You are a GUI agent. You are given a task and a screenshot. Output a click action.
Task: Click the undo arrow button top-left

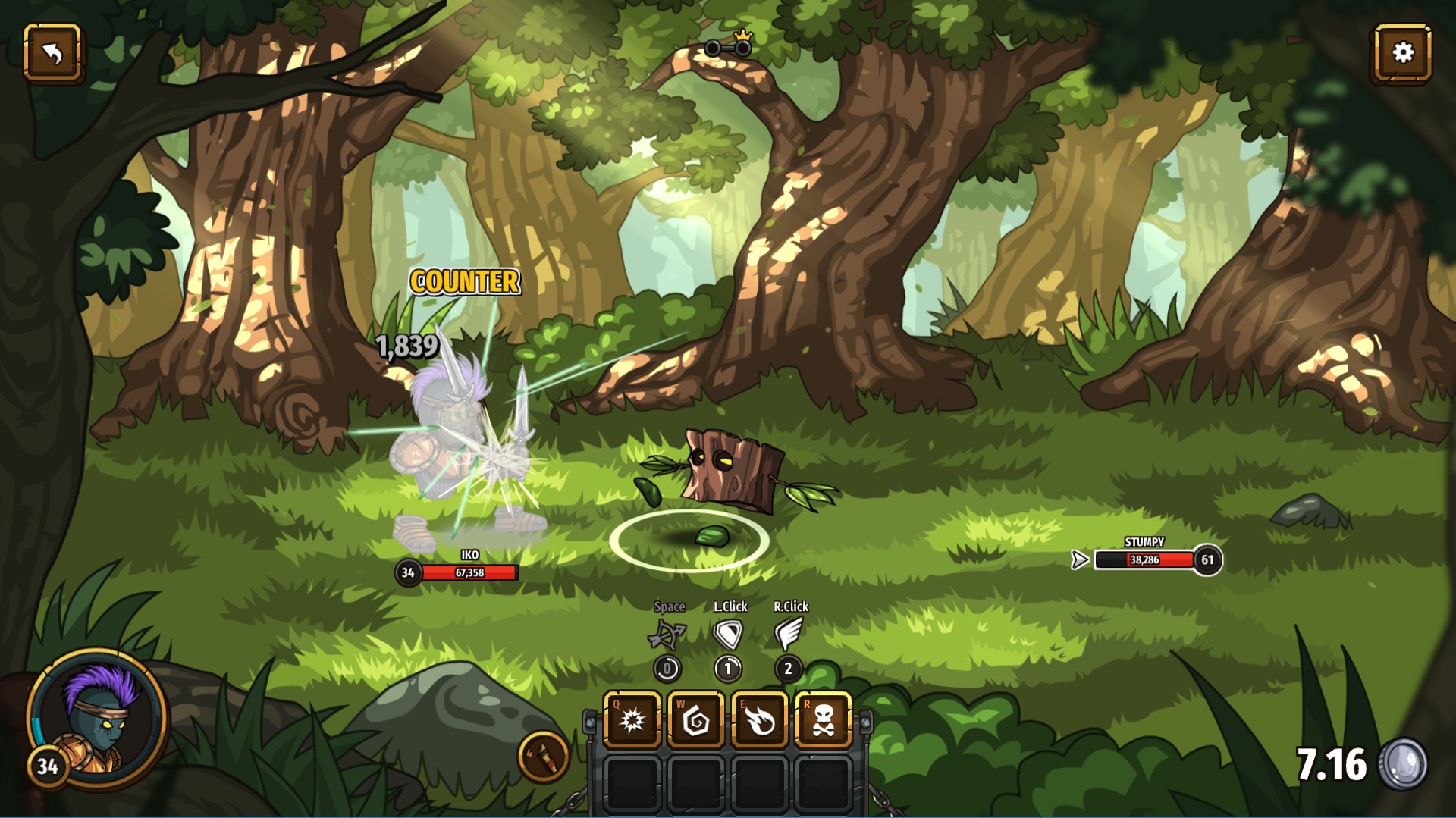[x=53, y=52]
